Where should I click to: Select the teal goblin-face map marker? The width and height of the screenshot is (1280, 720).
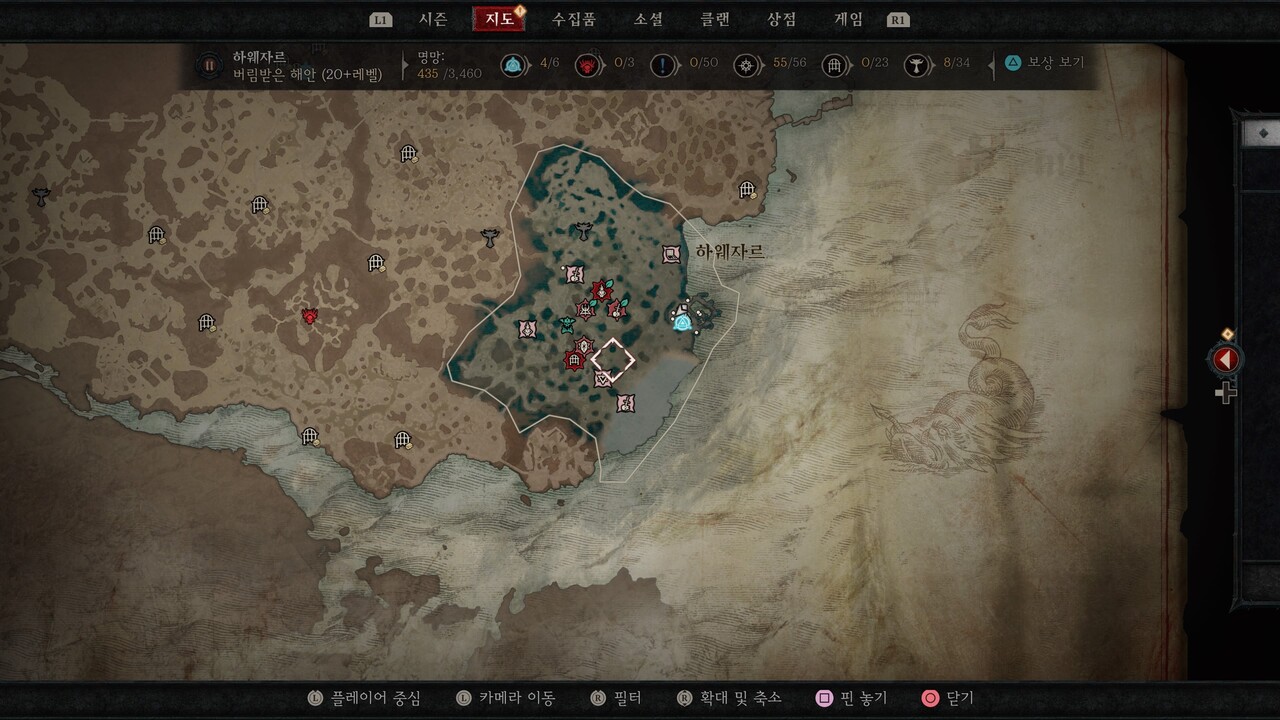(x=567, y=325)
